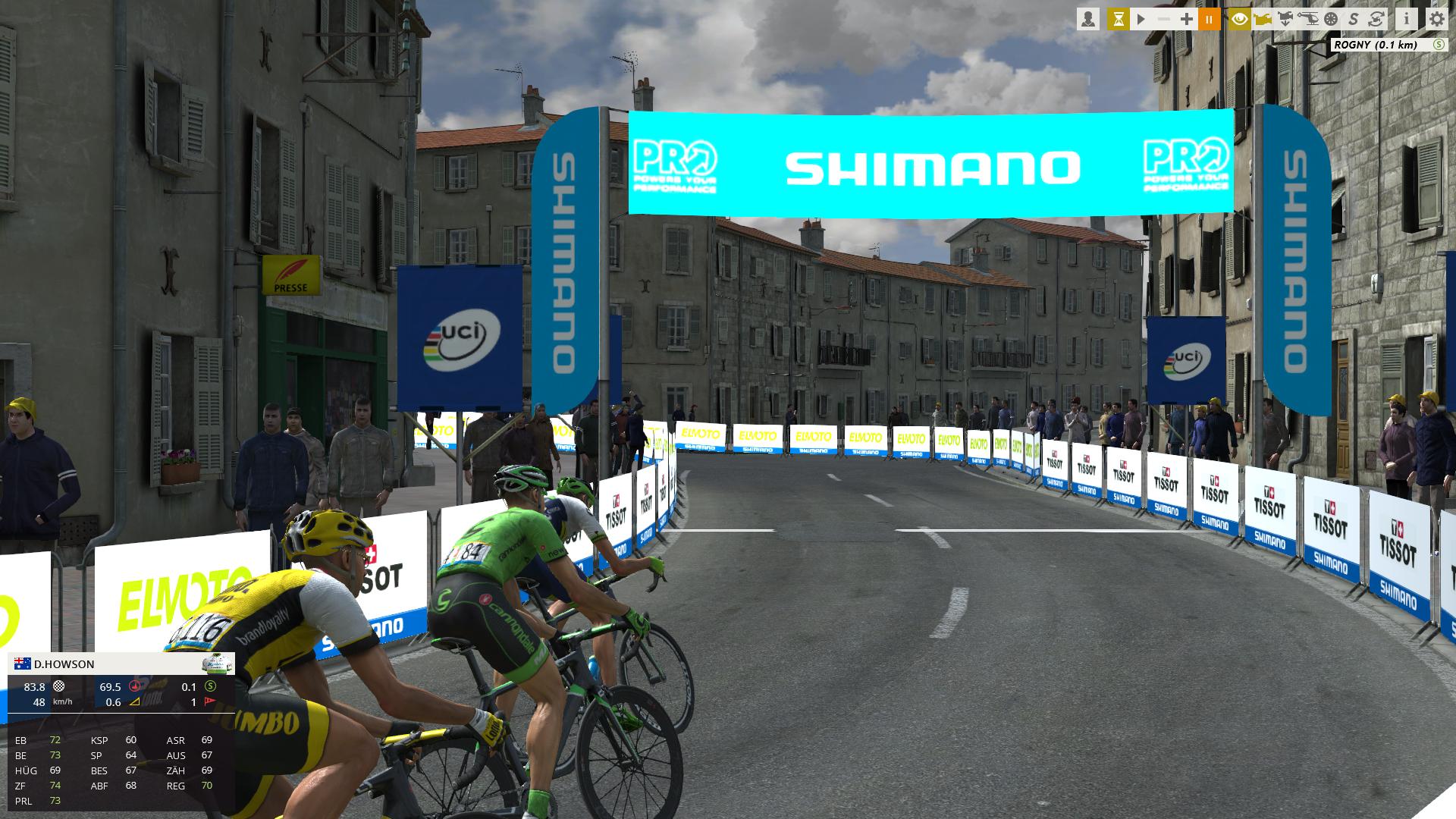This screenshot has height=819, width=1456.
Task: Toggle the hourglass time button
Action: pyautogui.click(x=1118, y=19)
